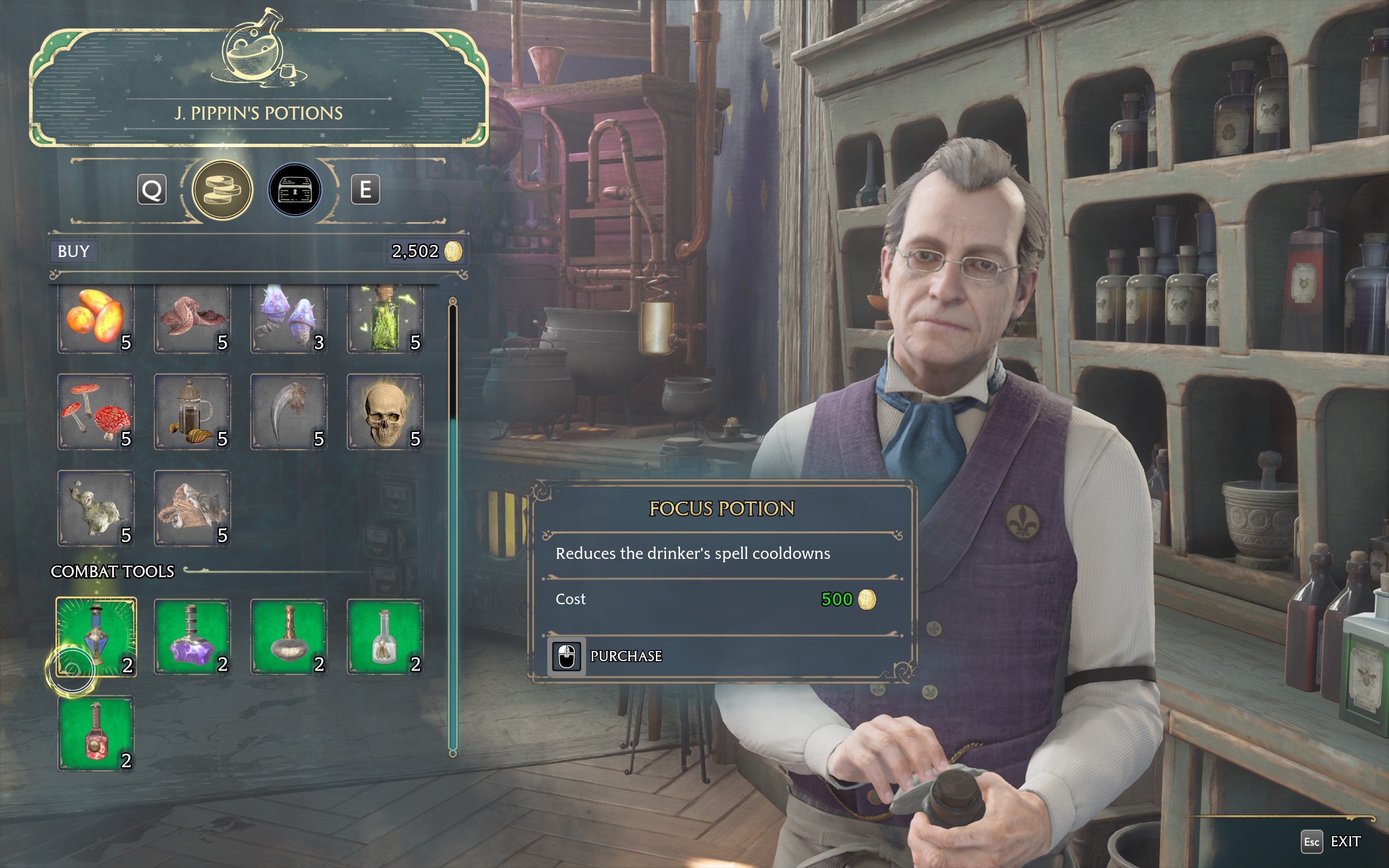Image resolution: width=1389 pixels, height=868 pixels.
Task: Select the round brown flask potion
Action: click(x=289, y=637)
